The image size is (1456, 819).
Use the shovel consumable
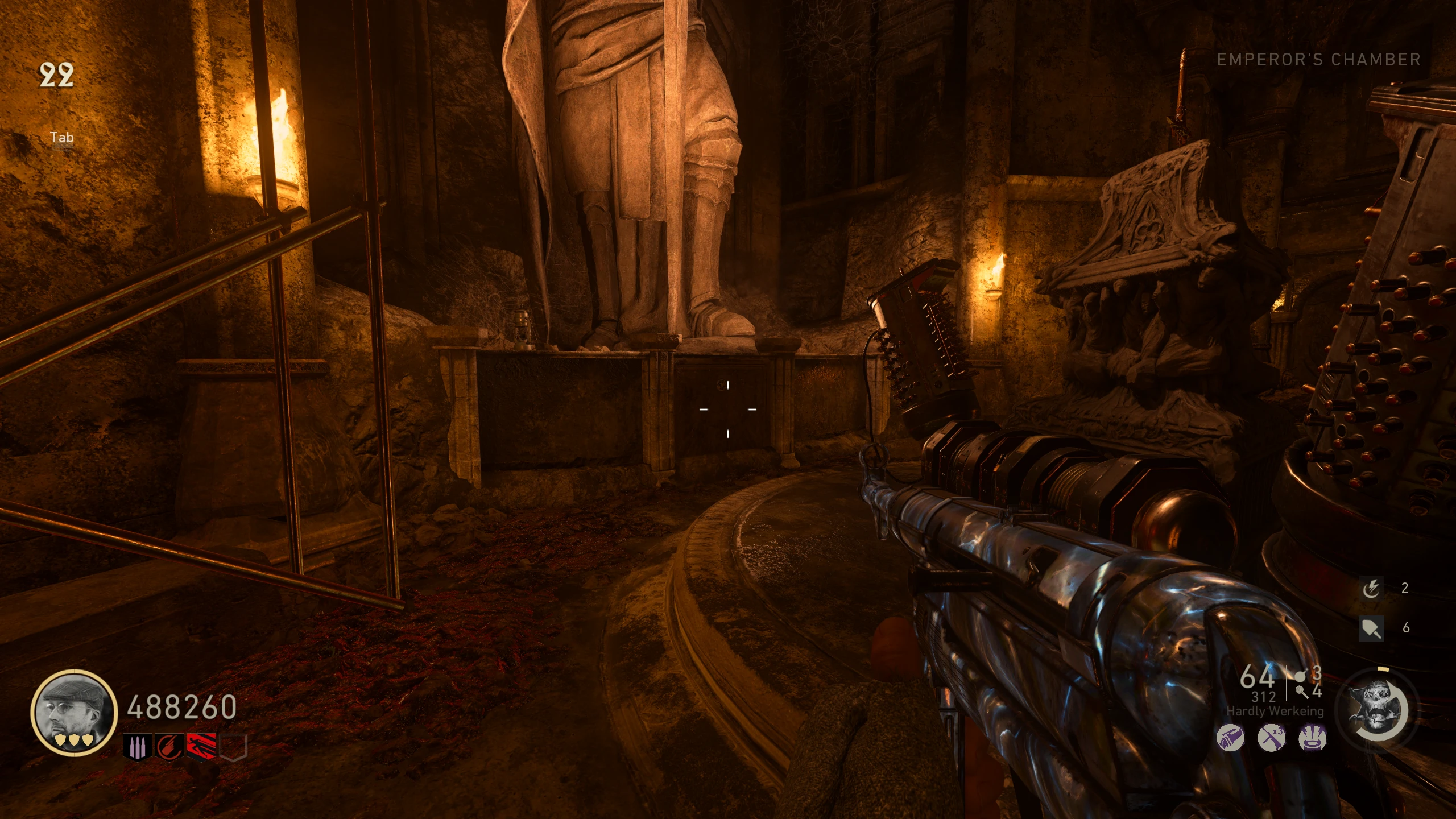pos(1371,628)
